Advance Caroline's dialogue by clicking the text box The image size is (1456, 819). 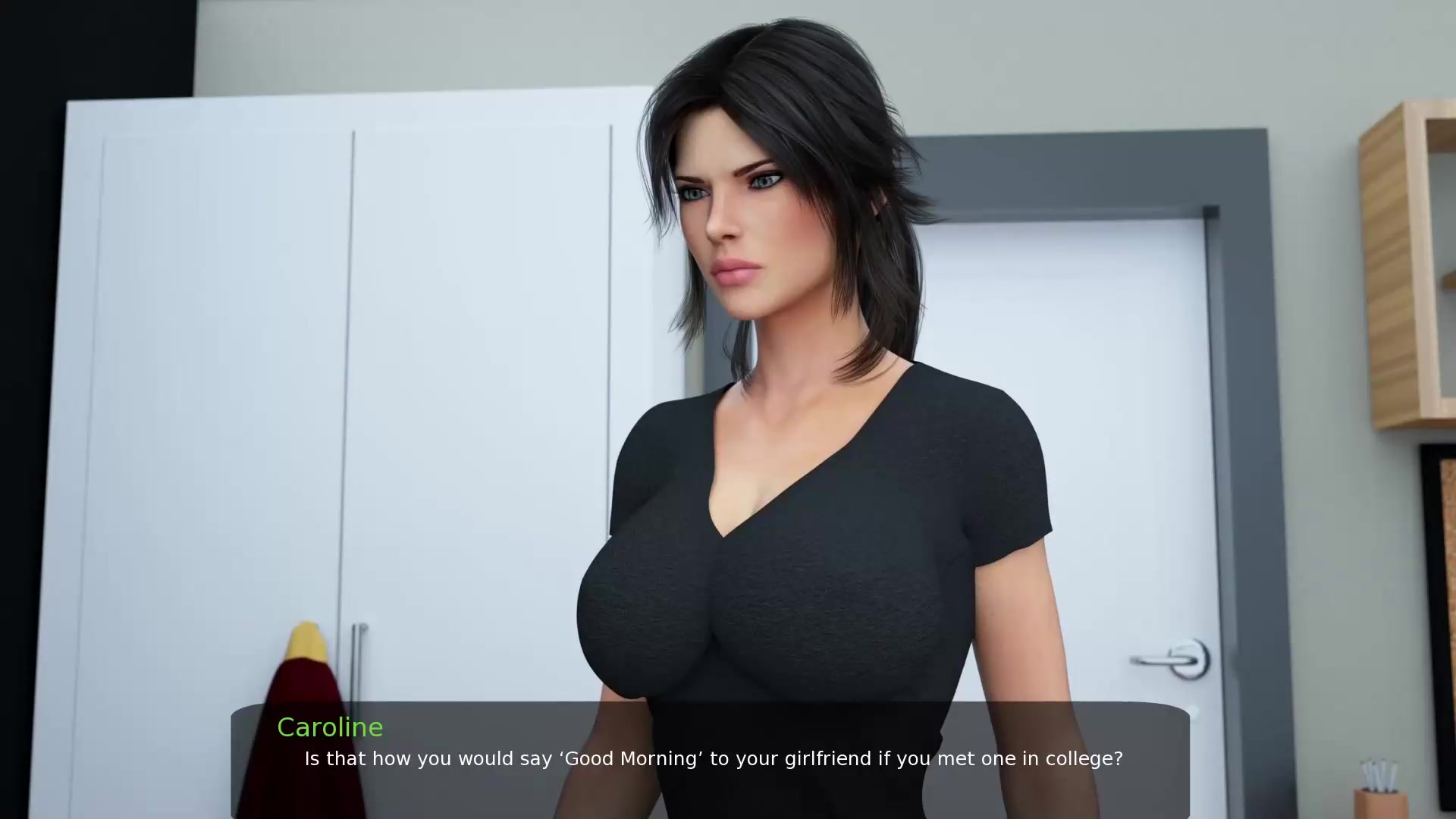[710, 759]
